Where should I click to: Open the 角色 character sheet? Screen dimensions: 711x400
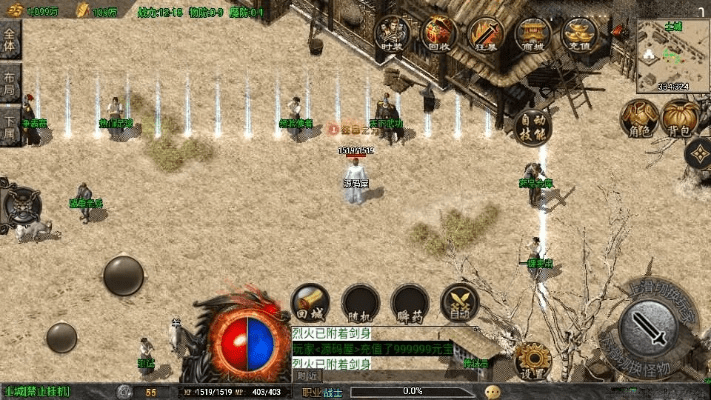click(x=639, y=117)
